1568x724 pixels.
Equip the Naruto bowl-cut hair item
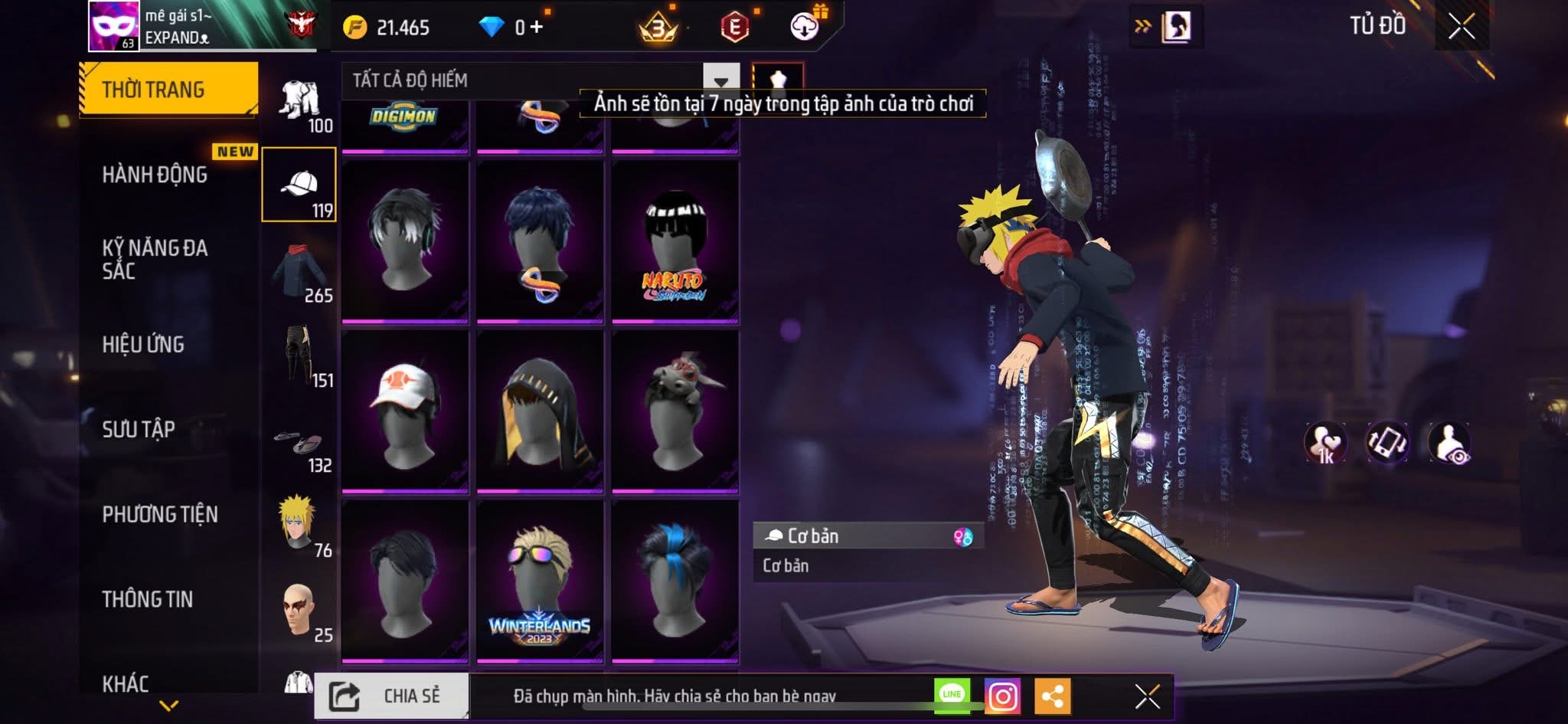pyautogui.click(x=675, y=241)
